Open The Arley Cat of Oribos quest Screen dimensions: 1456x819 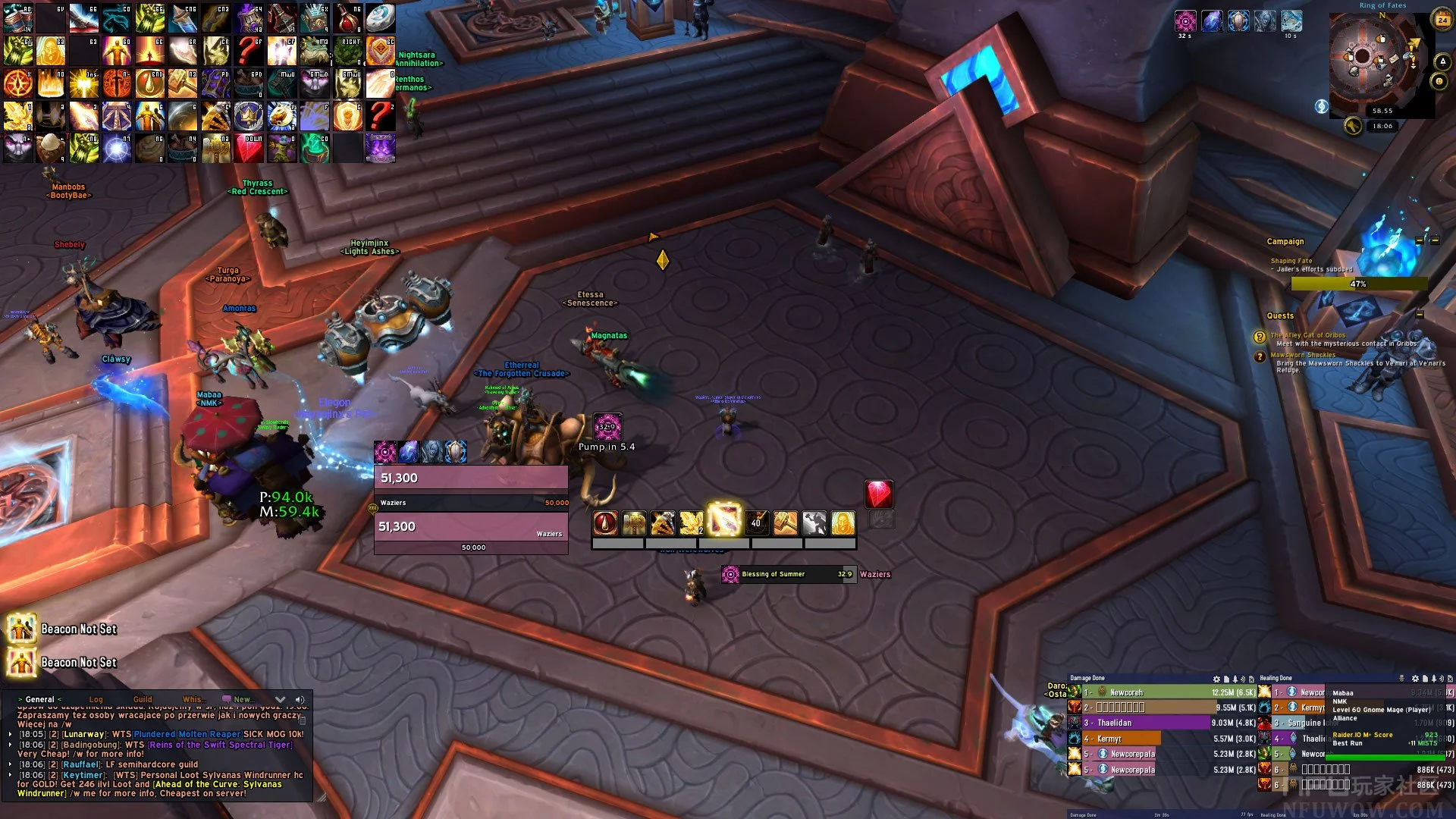click(x=1308, y=335)
